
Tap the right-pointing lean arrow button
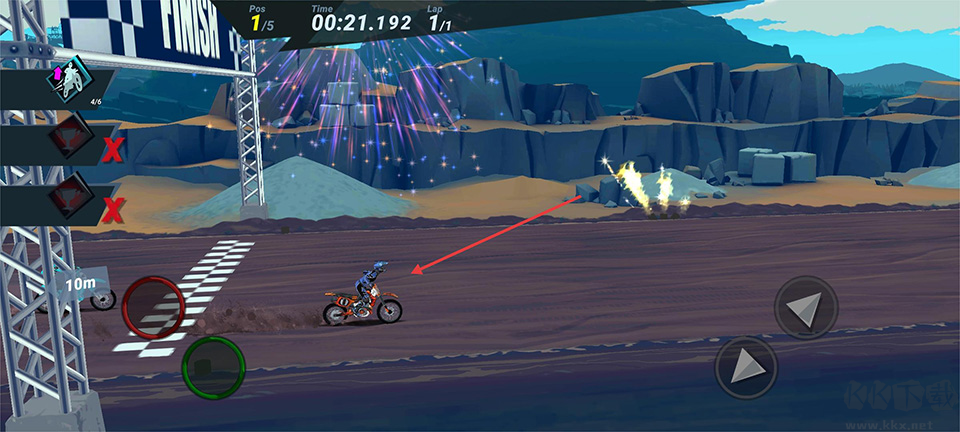click(x=746, y=367)
